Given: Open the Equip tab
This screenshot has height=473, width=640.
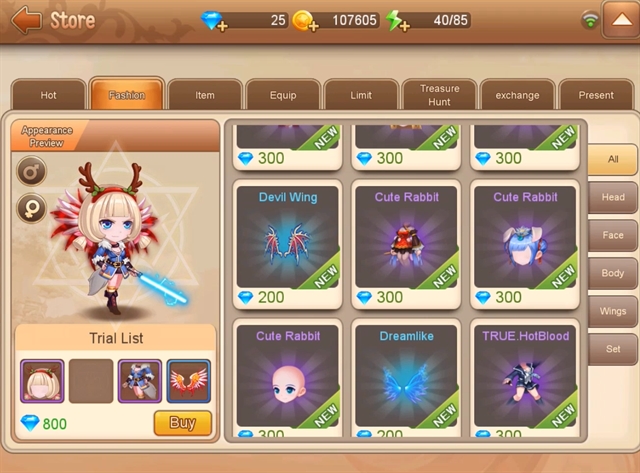Looking at the screenshot, I should [283, 95].
